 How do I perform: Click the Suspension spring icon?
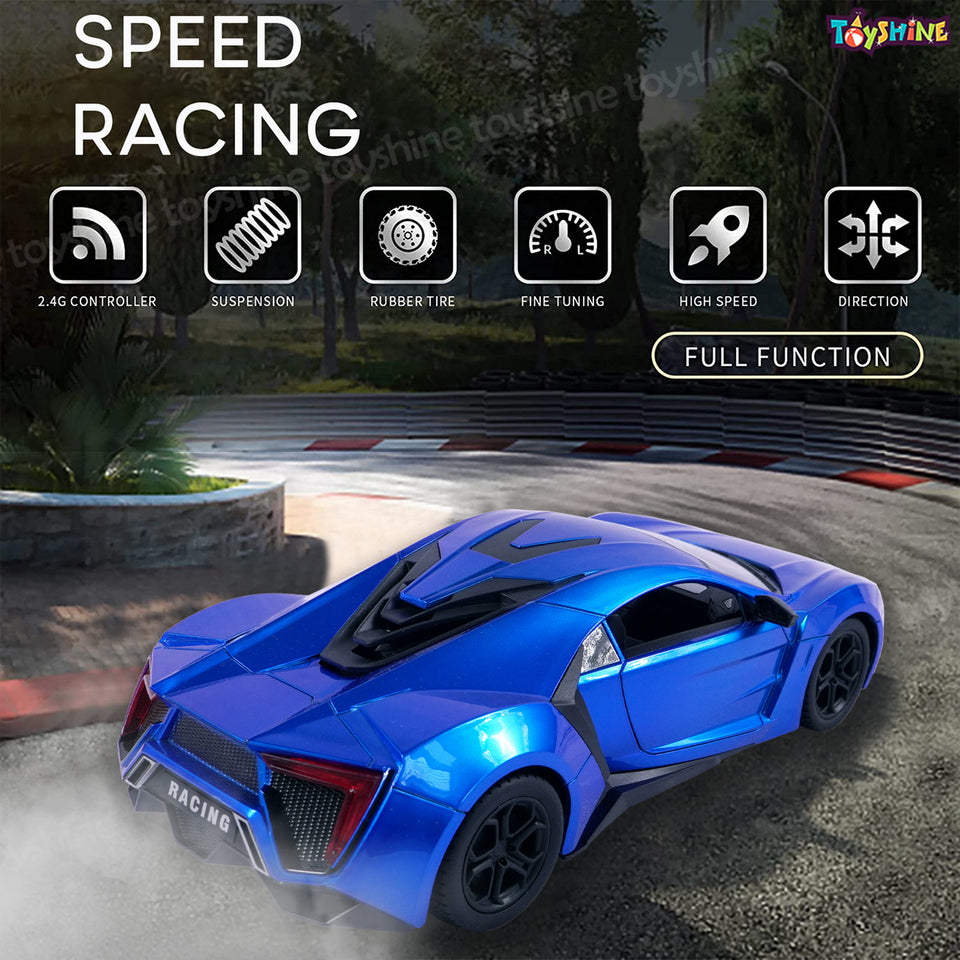coord(253,235)
